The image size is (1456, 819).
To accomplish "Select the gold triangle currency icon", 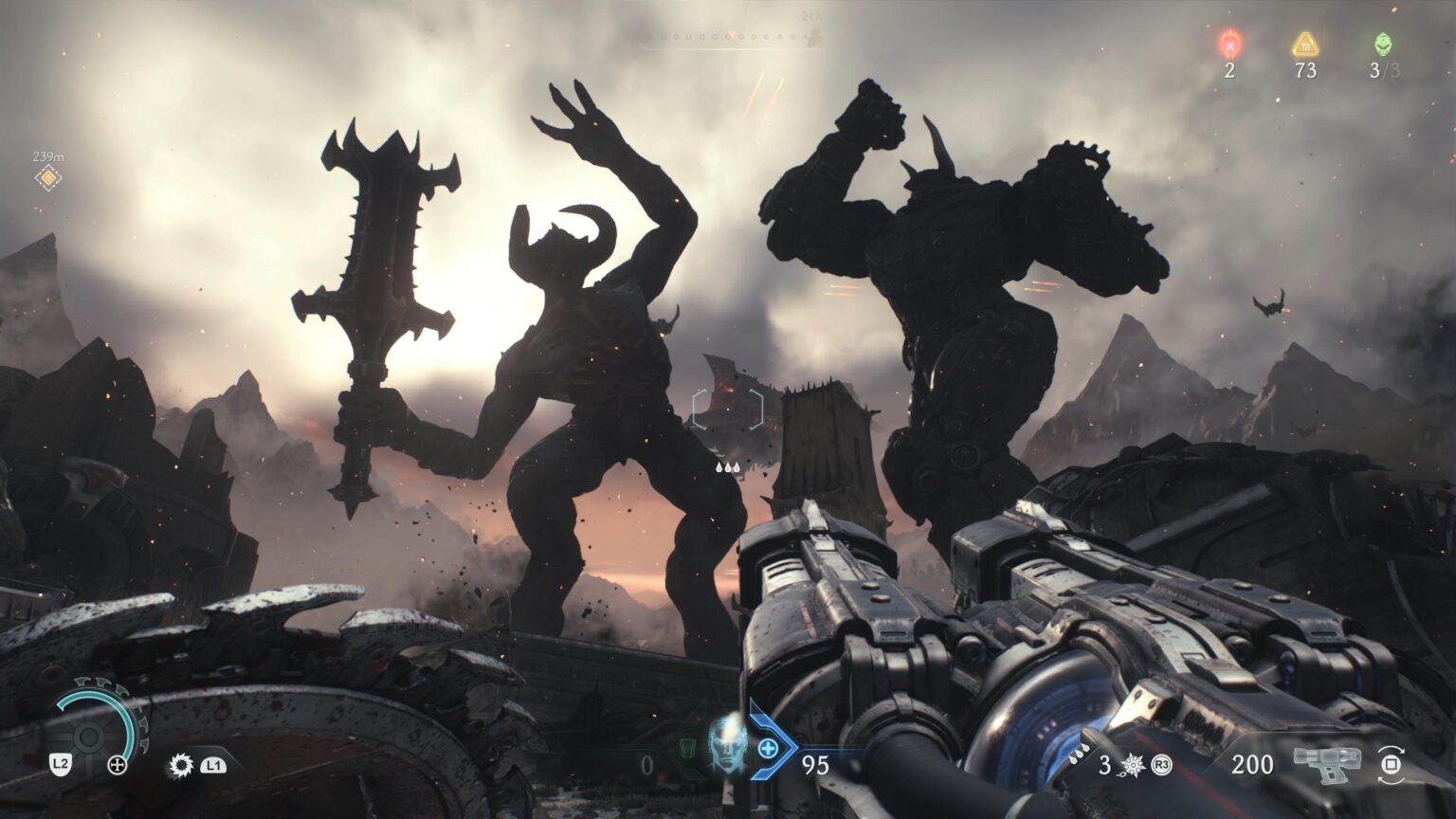I will pos(1305,44).
